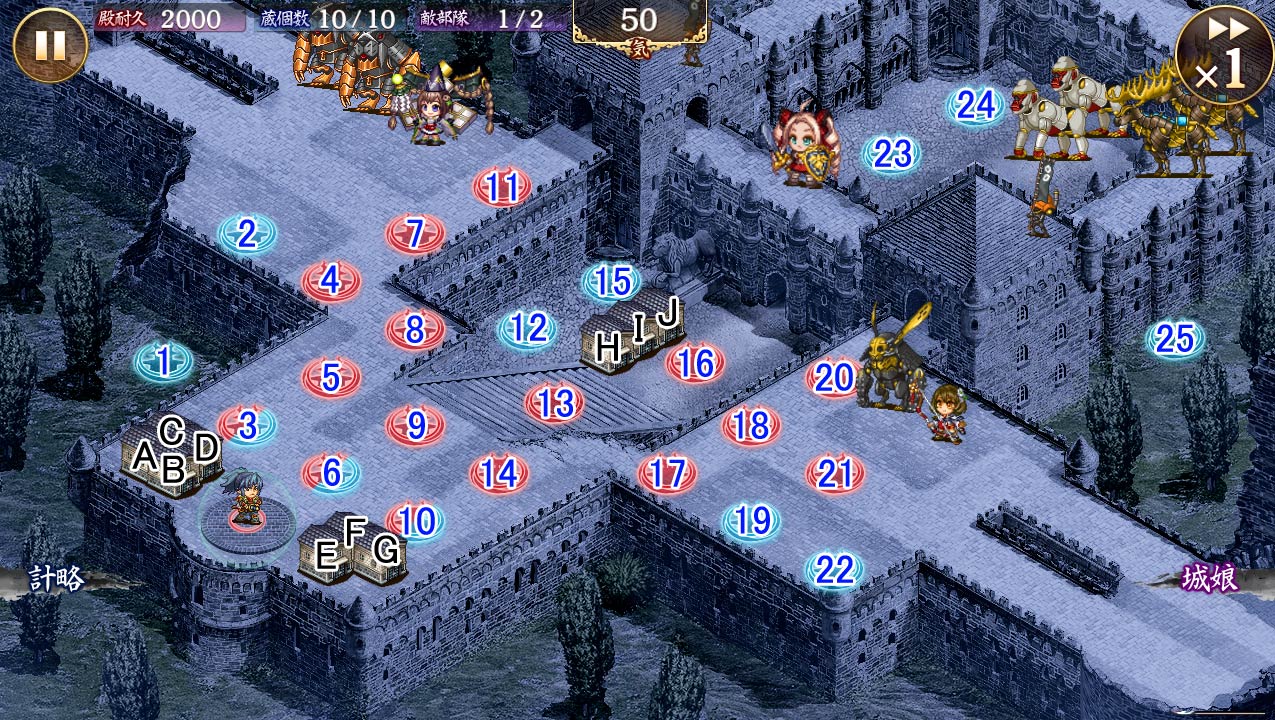Select blue deployment tile 25
Image resolution: width=1275 pixels, height=720 pixels.
coord(1175,340)
